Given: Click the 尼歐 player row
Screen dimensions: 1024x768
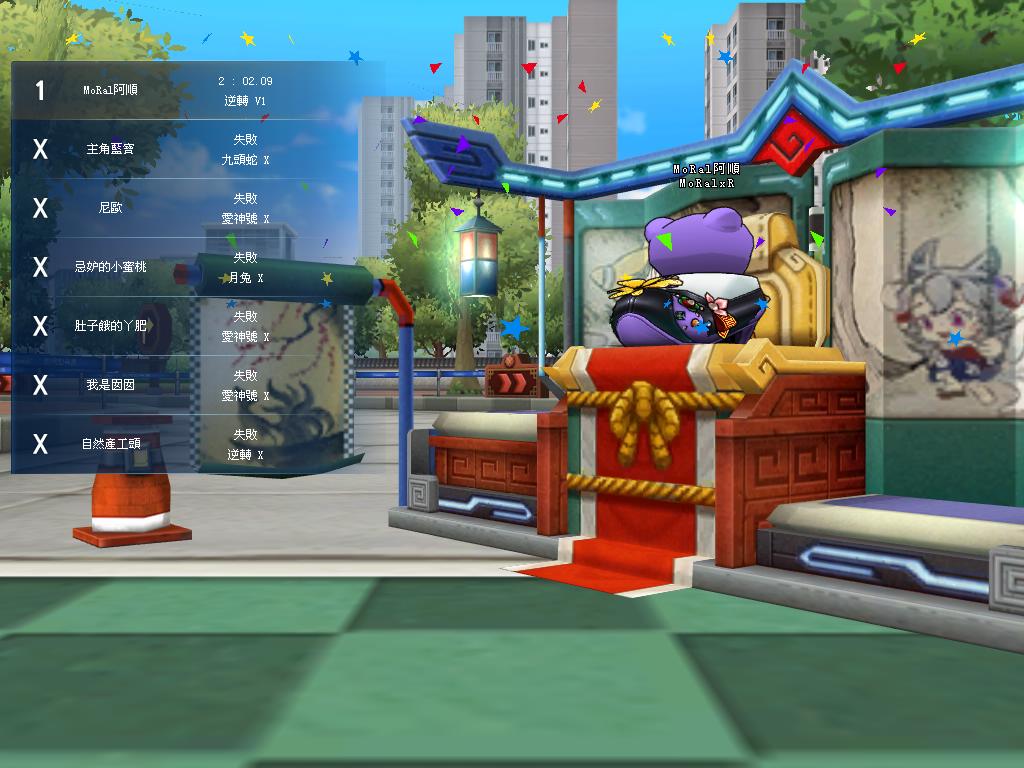Looking at the screenshot, I should (x=197, y=208).
